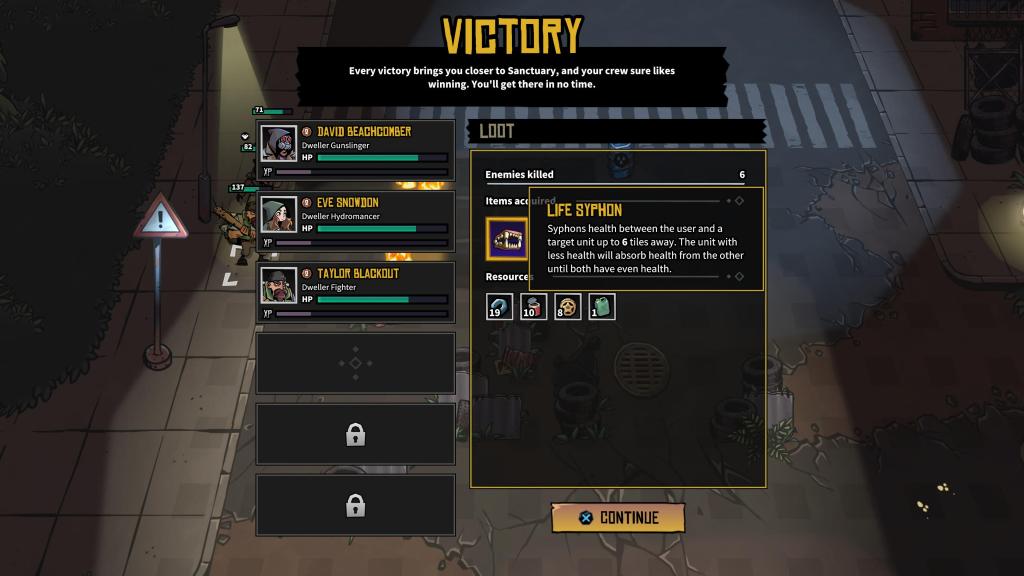
Task: Choose Eve Snowdon's crew card
Action: pyautogui.click(x=356, y=222)
